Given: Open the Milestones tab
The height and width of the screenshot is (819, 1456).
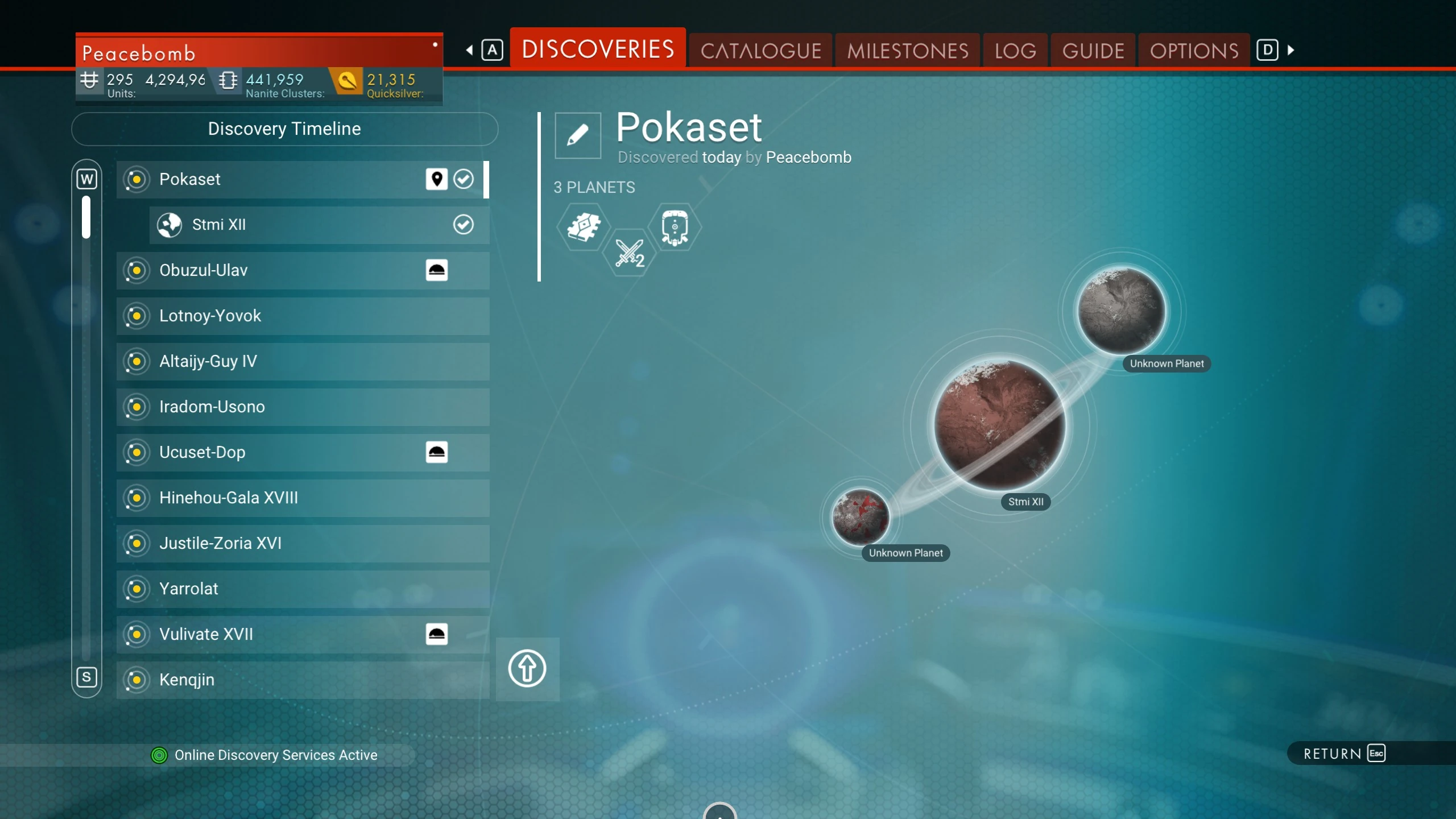Looking at the screenshot, I should [907, 51].
